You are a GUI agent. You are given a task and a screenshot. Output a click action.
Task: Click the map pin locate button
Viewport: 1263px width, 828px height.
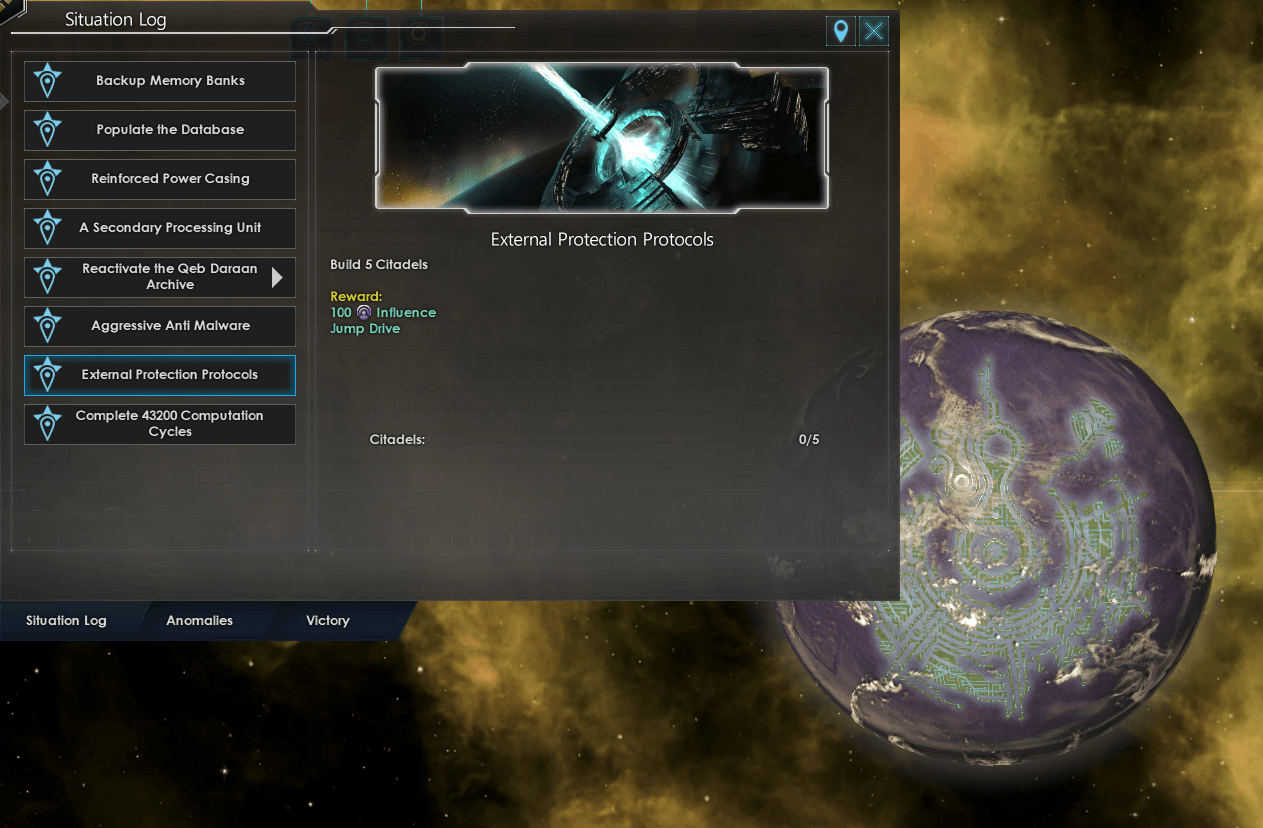[841, 31]
